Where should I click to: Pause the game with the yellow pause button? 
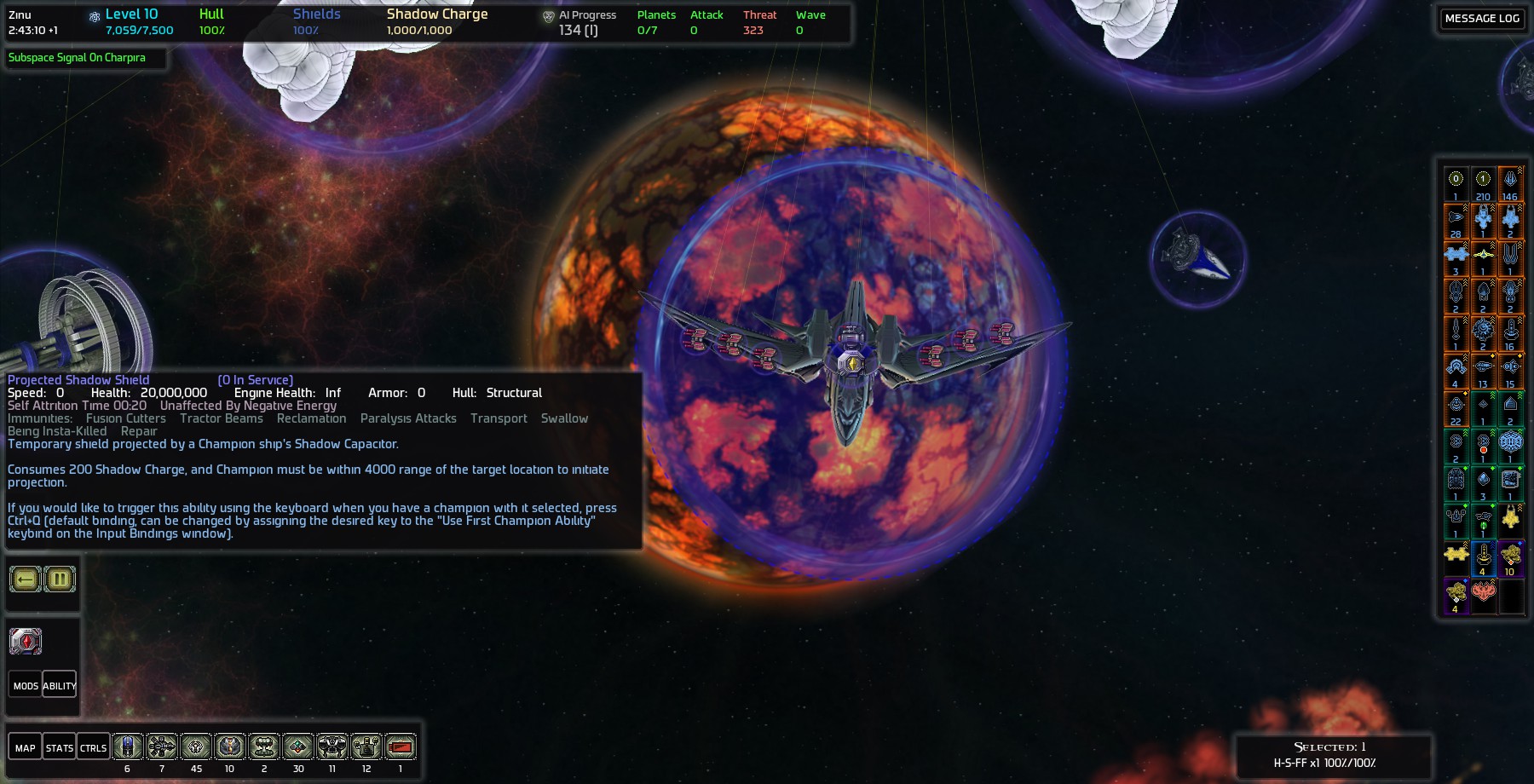click(x=60, y=579)
